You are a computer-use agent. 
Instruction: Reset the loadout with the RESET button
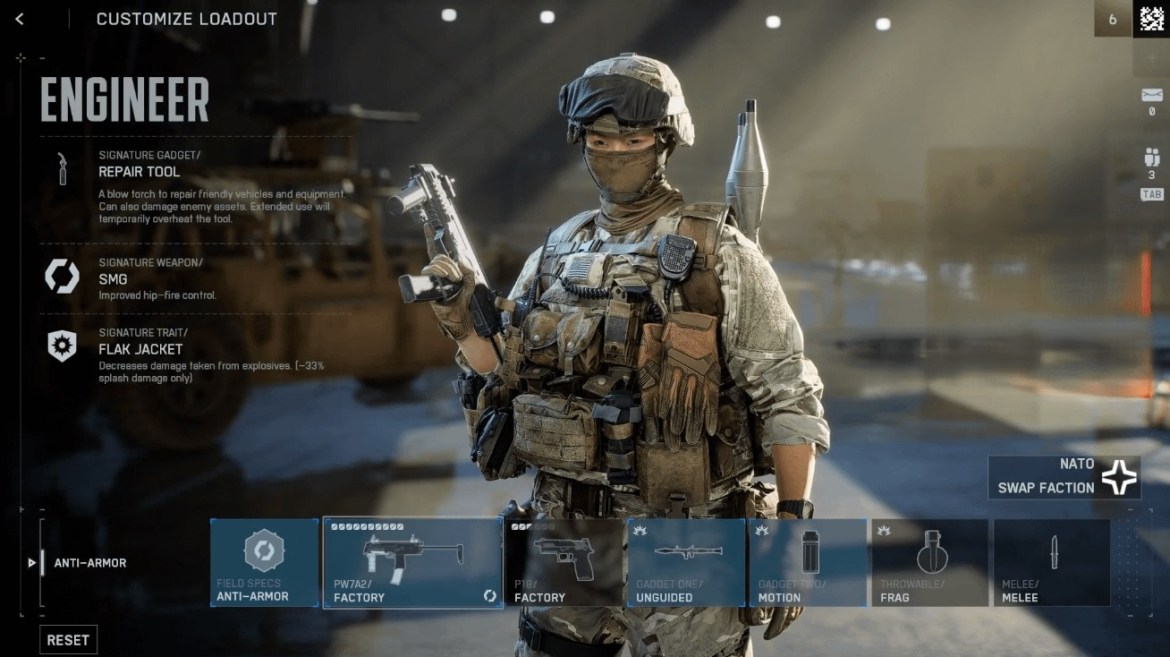coord(68,640)
